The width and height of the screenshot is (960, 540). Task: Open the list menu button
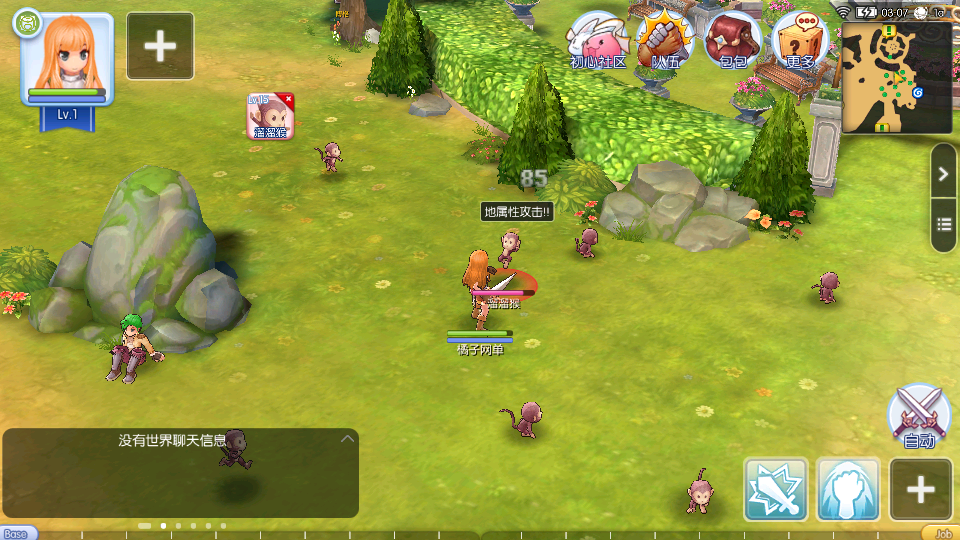[x=944, y=223]
